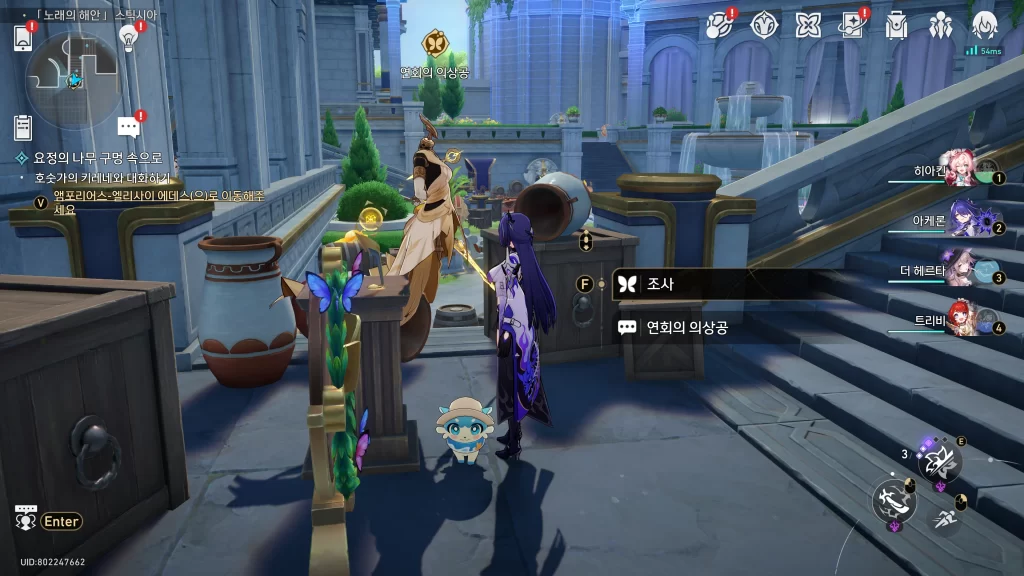Open the circular minimap
Viewport: 1024px width, 576px height.
click(x=73, y=76)
